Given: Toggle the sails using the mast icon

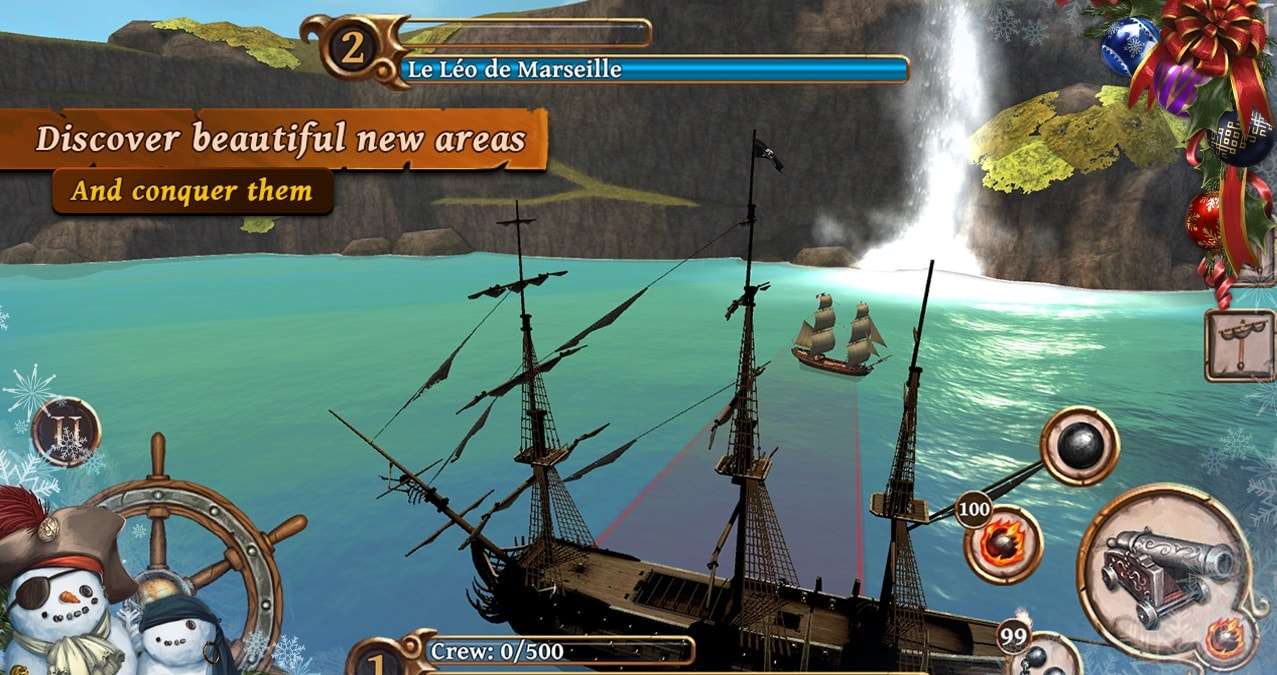Looking at the screenshot, I should click(x=1239, y=345).
